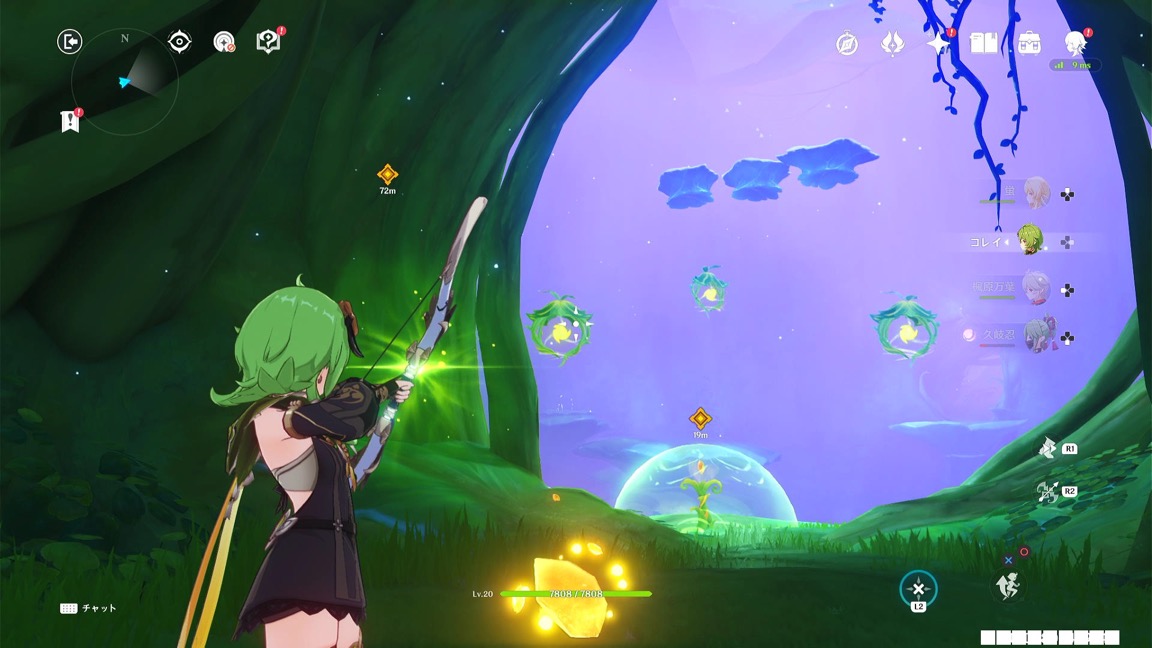Screen dimensions: 1152x648
Task: Switch to party member 楓原万葉
Action: [x=1034, y=288]
